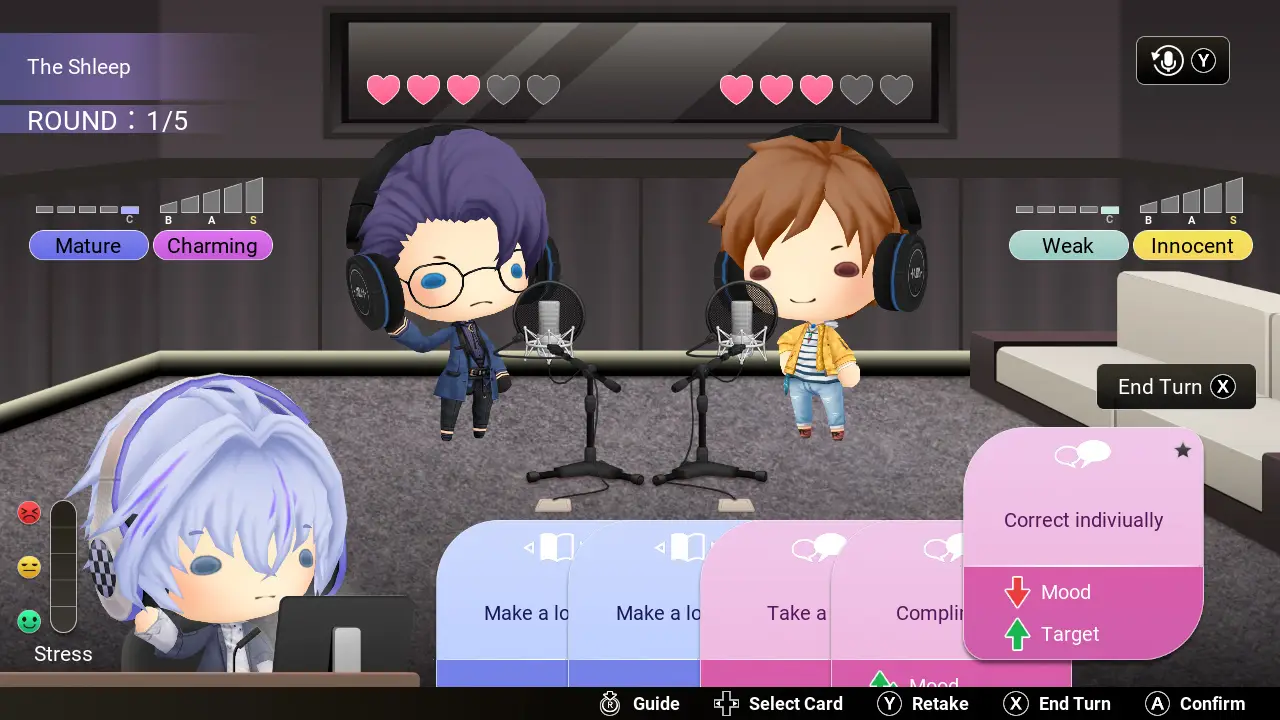Select the Correct indiviually card
The width and height of the screenshot is (1280, 720).
click(x=1083, y=520)
